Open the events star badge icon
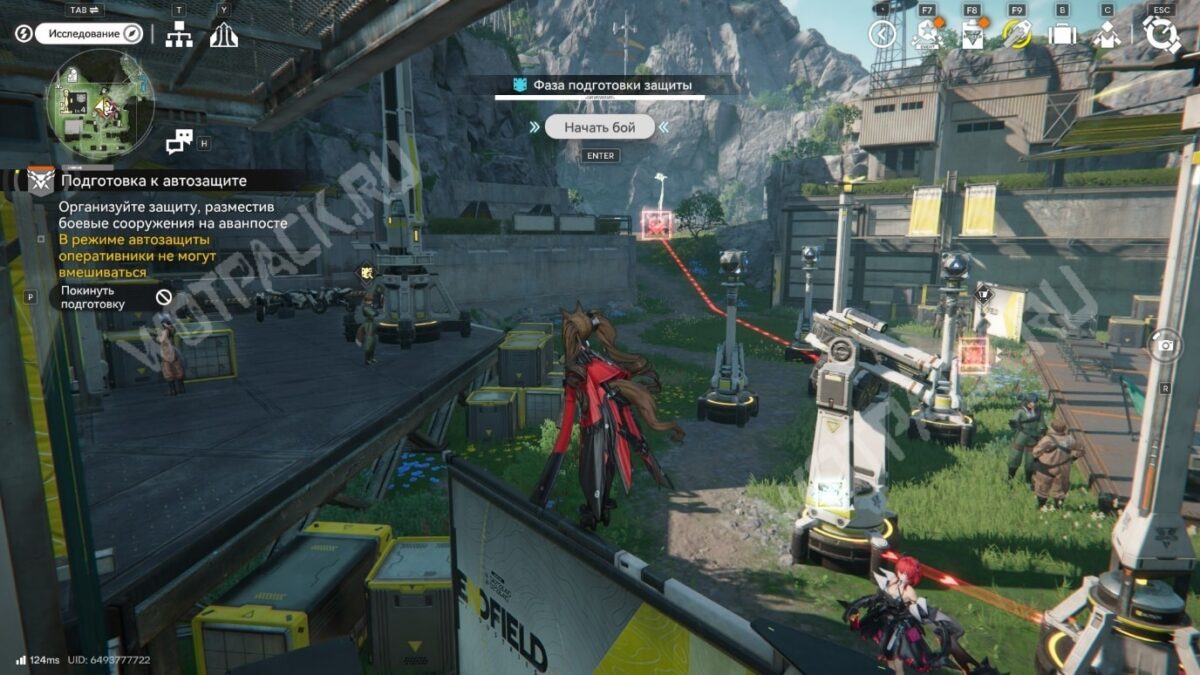 tap(925, 34)
